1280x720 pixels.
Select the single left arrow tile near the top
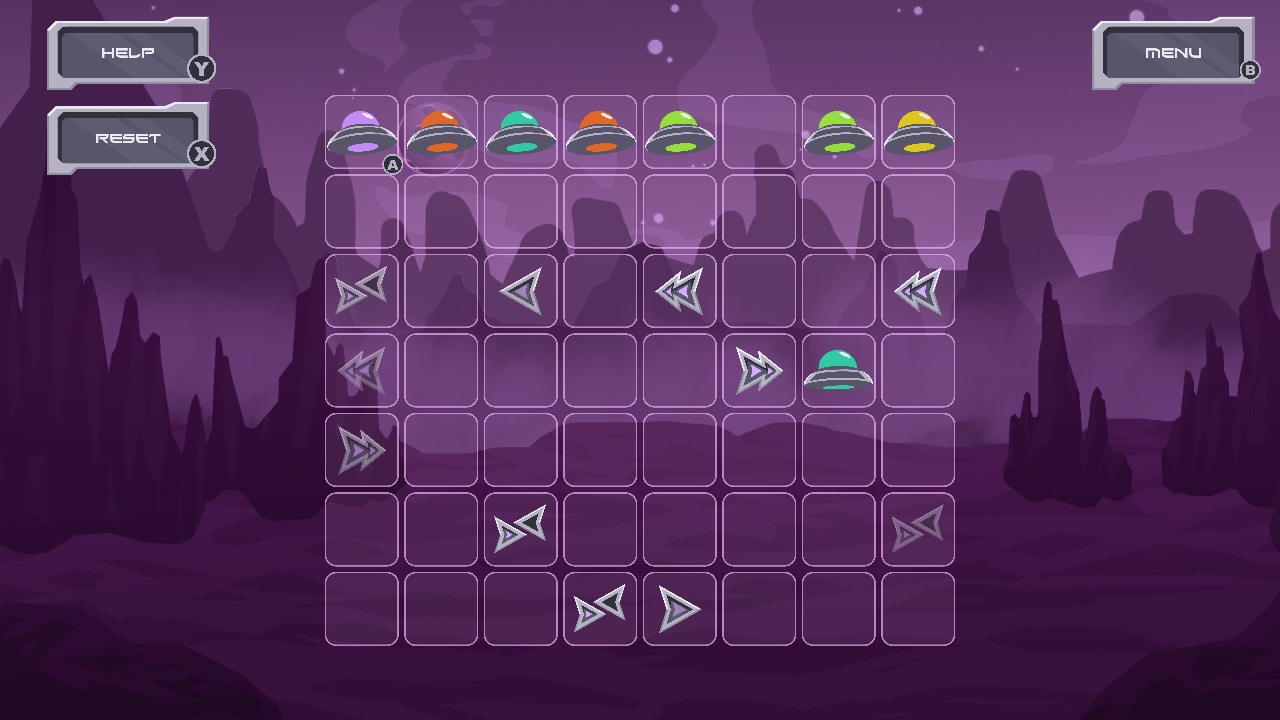click(x=521, y=290)
